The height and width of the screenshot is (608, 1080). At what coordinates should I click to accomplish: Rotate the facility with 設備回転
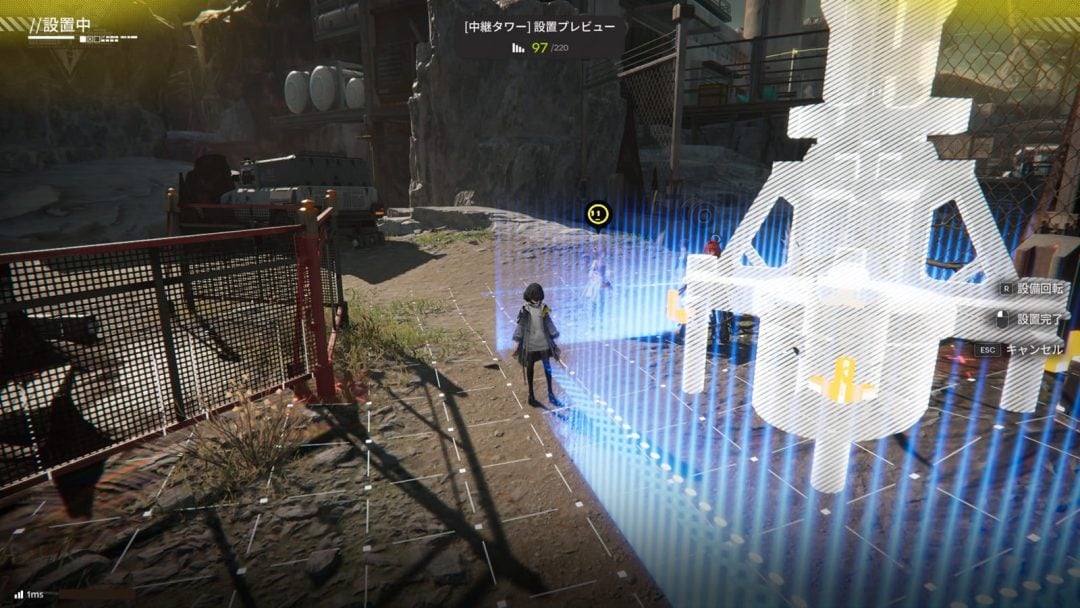coord(1042,287)
